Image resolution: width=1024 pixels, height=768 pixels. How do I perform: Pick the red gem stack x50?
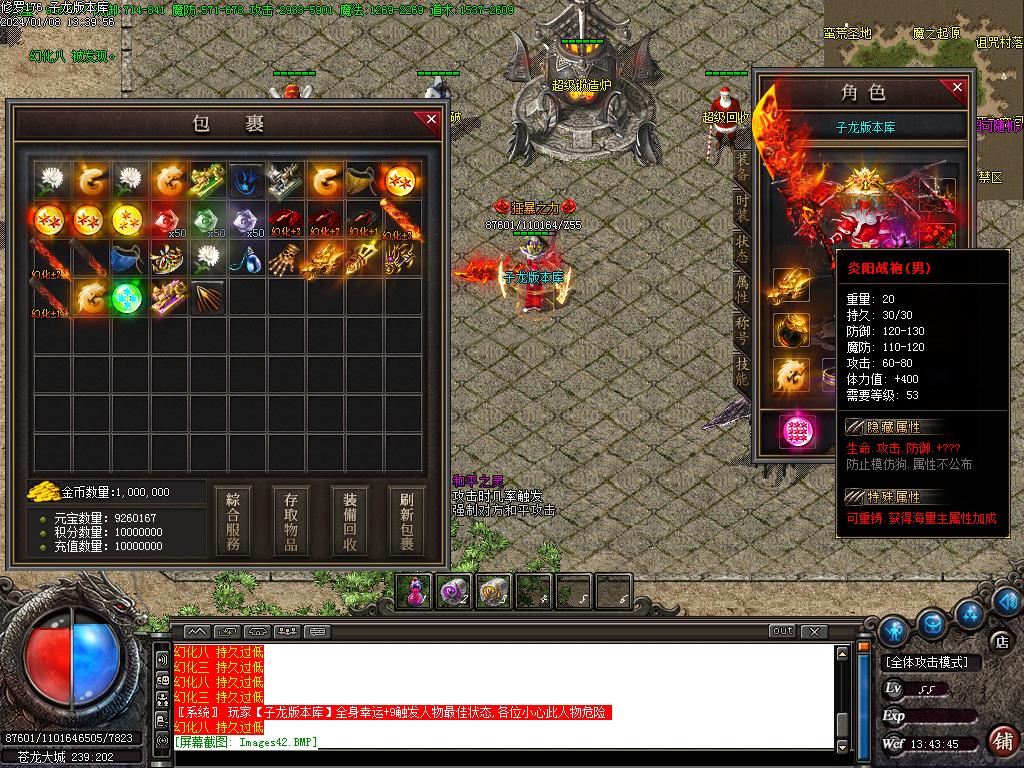(167, 219)
